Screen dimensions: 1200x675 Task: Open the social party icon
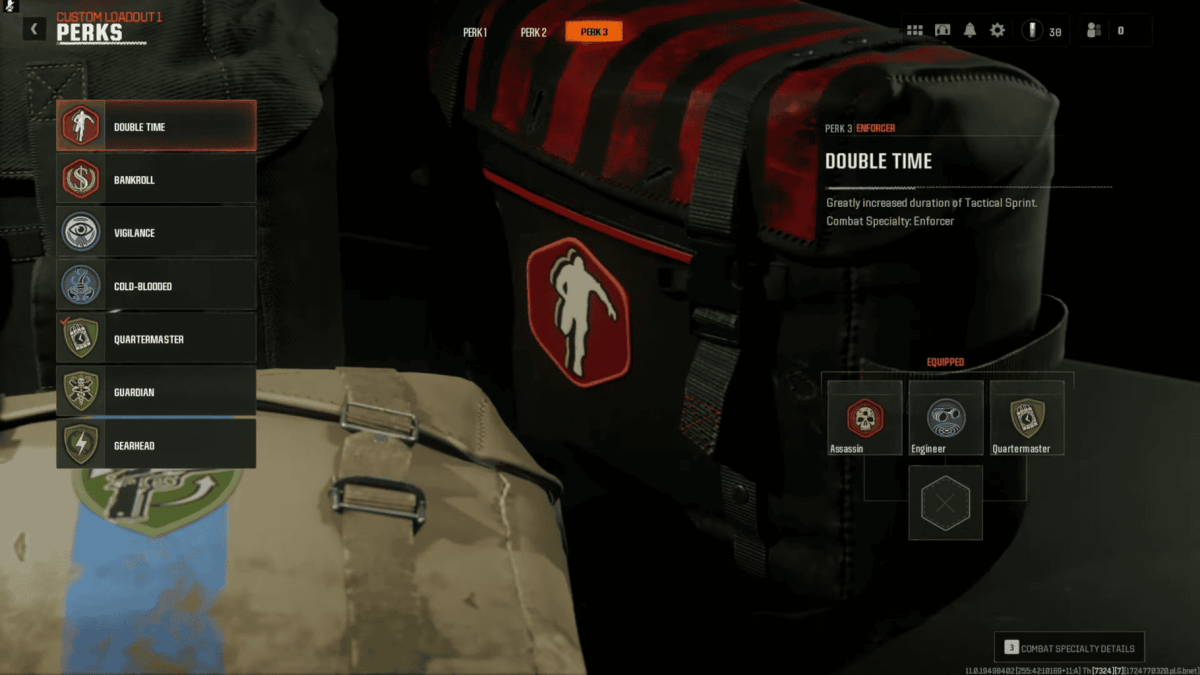(x=1094, y=31)
